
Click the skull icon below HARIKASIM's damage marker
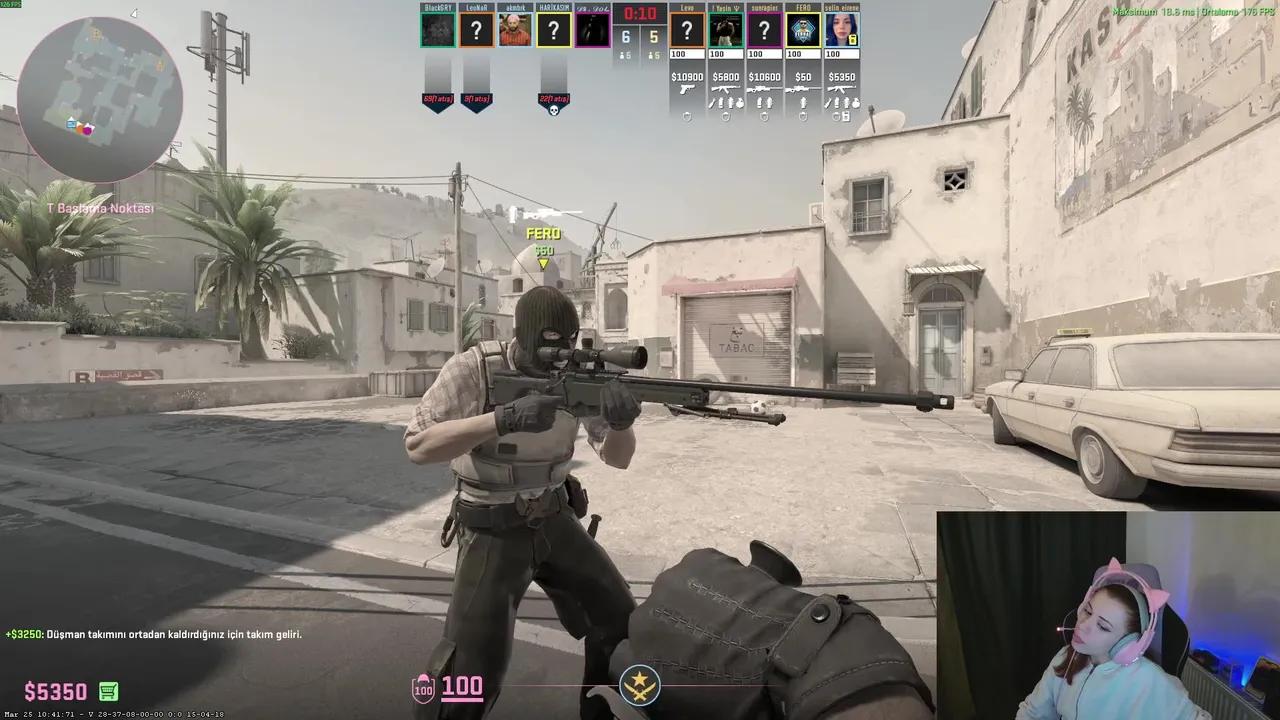tap(555, 108)
